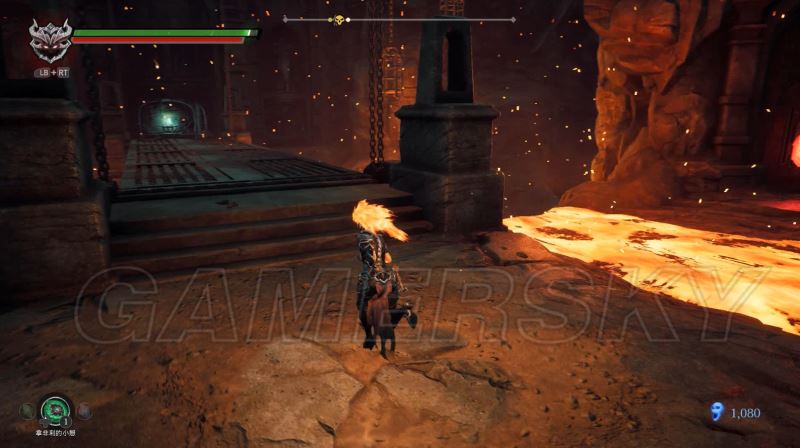This screenshot has height=448, width=800.
Task: Select the dim item slot left of the green item
Action: coord(25,410)
